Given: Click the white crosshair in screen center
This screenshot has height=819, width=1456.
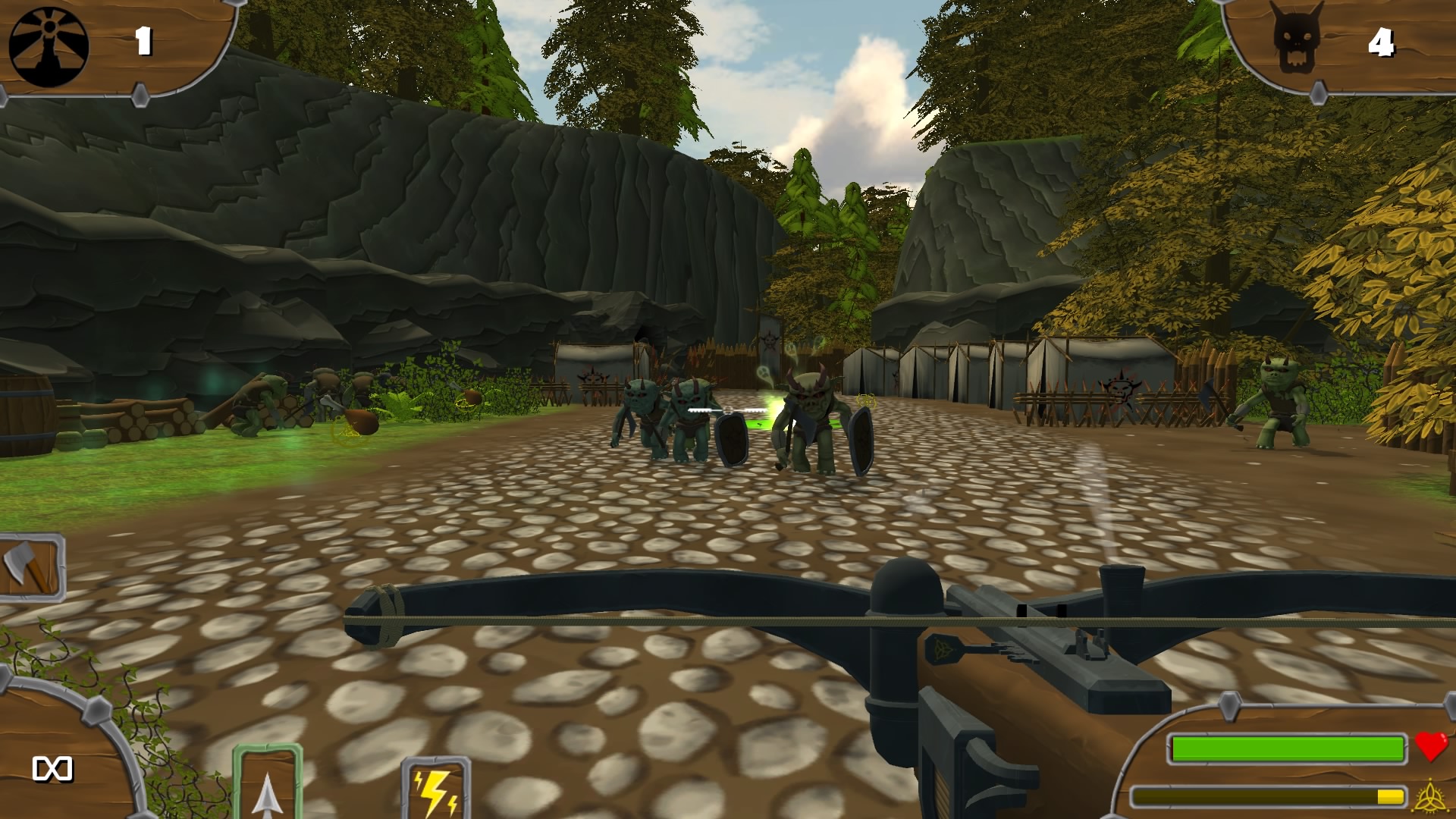Looking at the screenshot, I should [728, 409].
